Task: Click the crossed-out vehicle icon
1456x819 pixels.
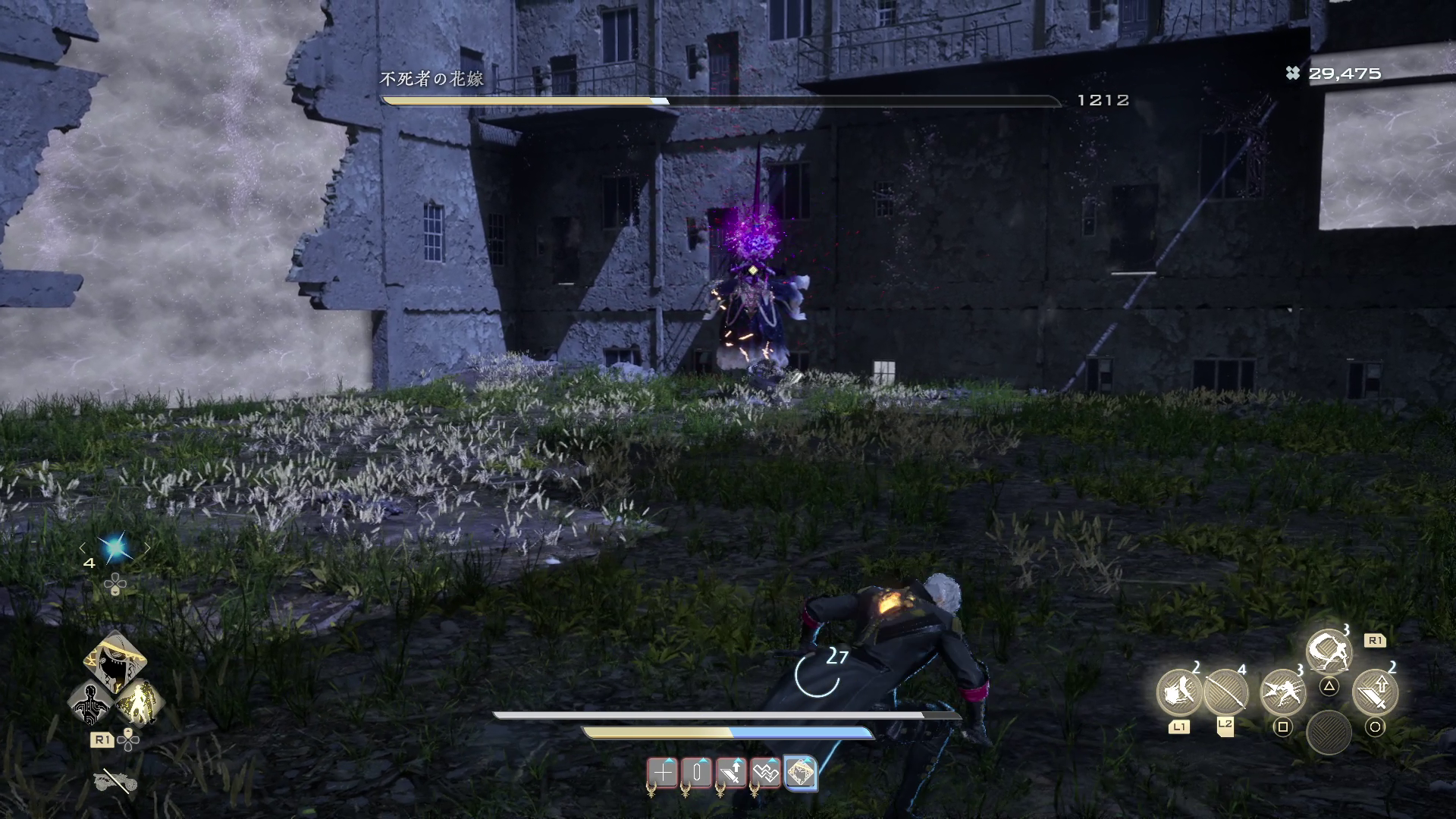Action: [115, 781]
